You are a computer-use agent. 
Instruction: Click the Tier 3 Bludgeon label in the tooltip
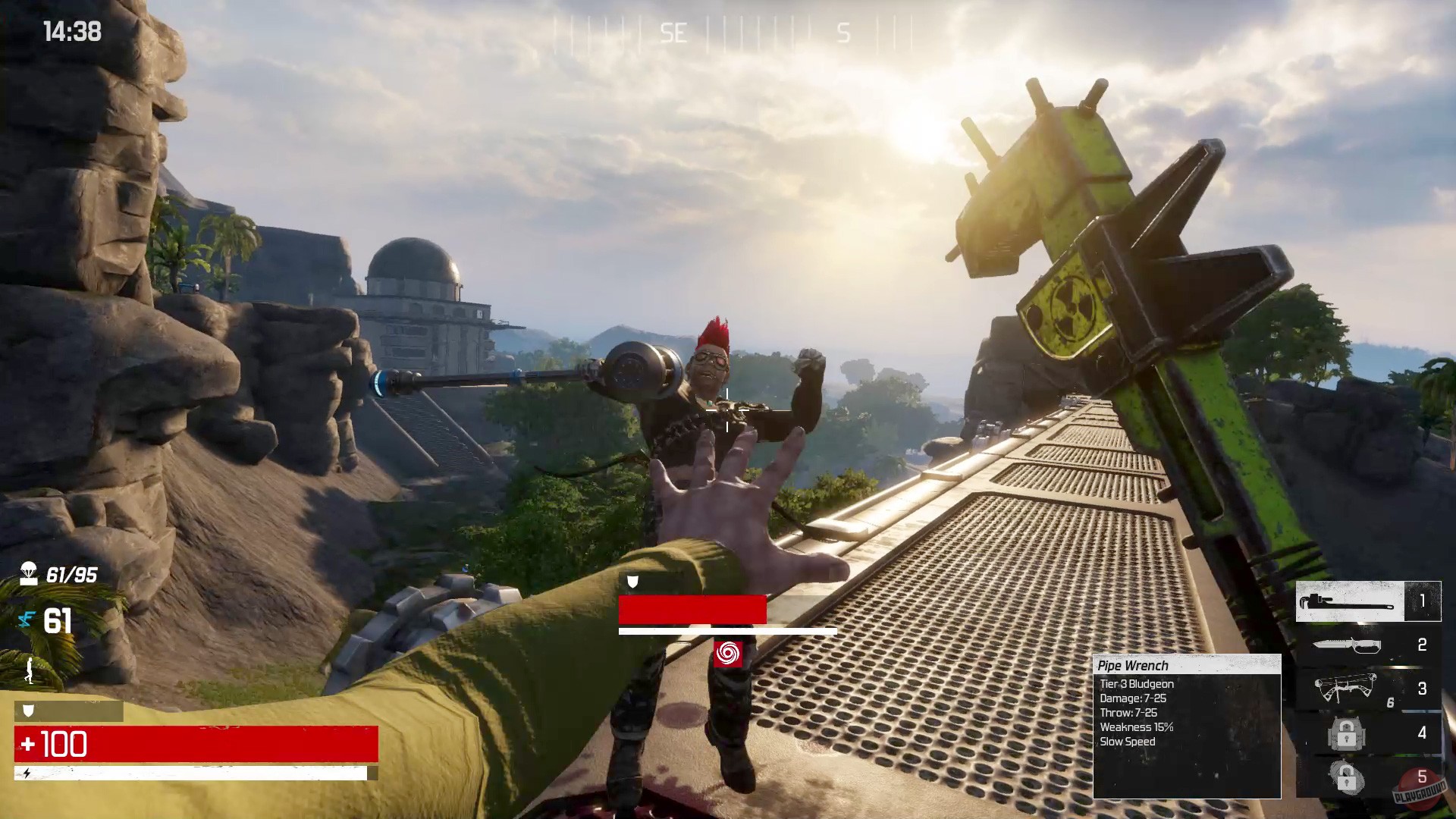coord(1136,684)
